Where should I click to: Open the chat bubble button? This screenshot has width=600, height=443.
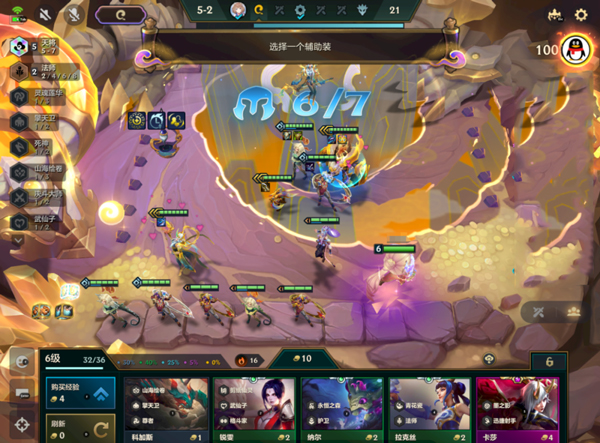click(21, 388)
